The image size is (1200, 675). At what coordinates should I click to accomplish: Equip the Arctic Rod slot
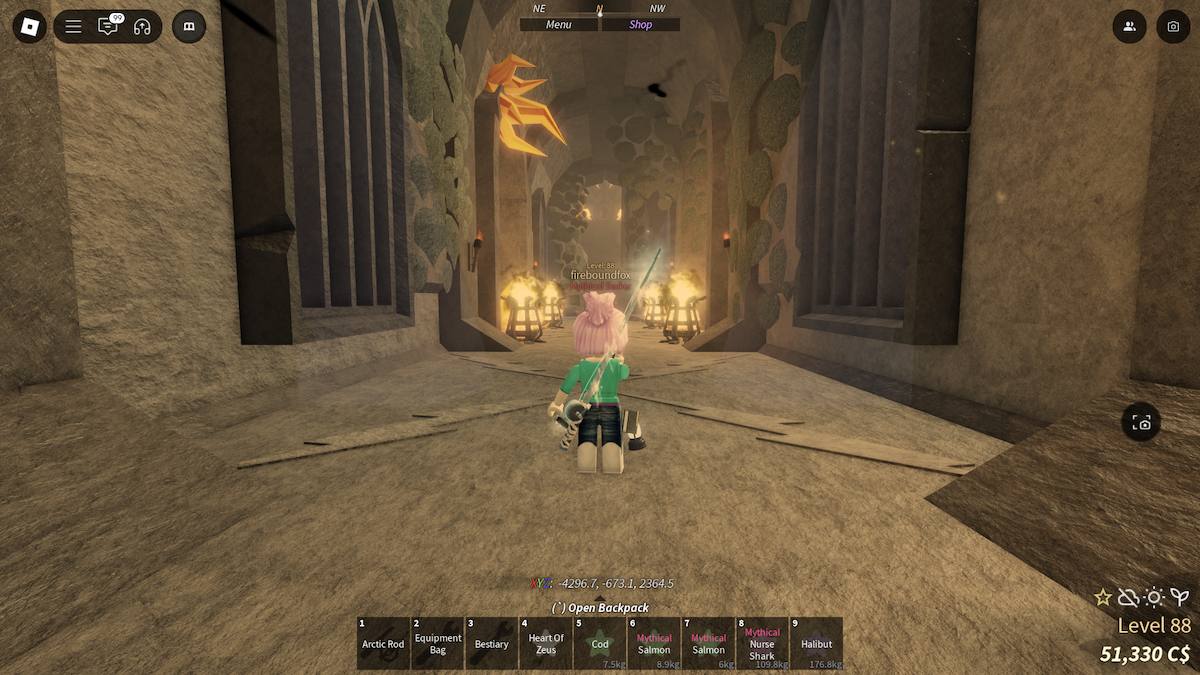coord(383,643)
